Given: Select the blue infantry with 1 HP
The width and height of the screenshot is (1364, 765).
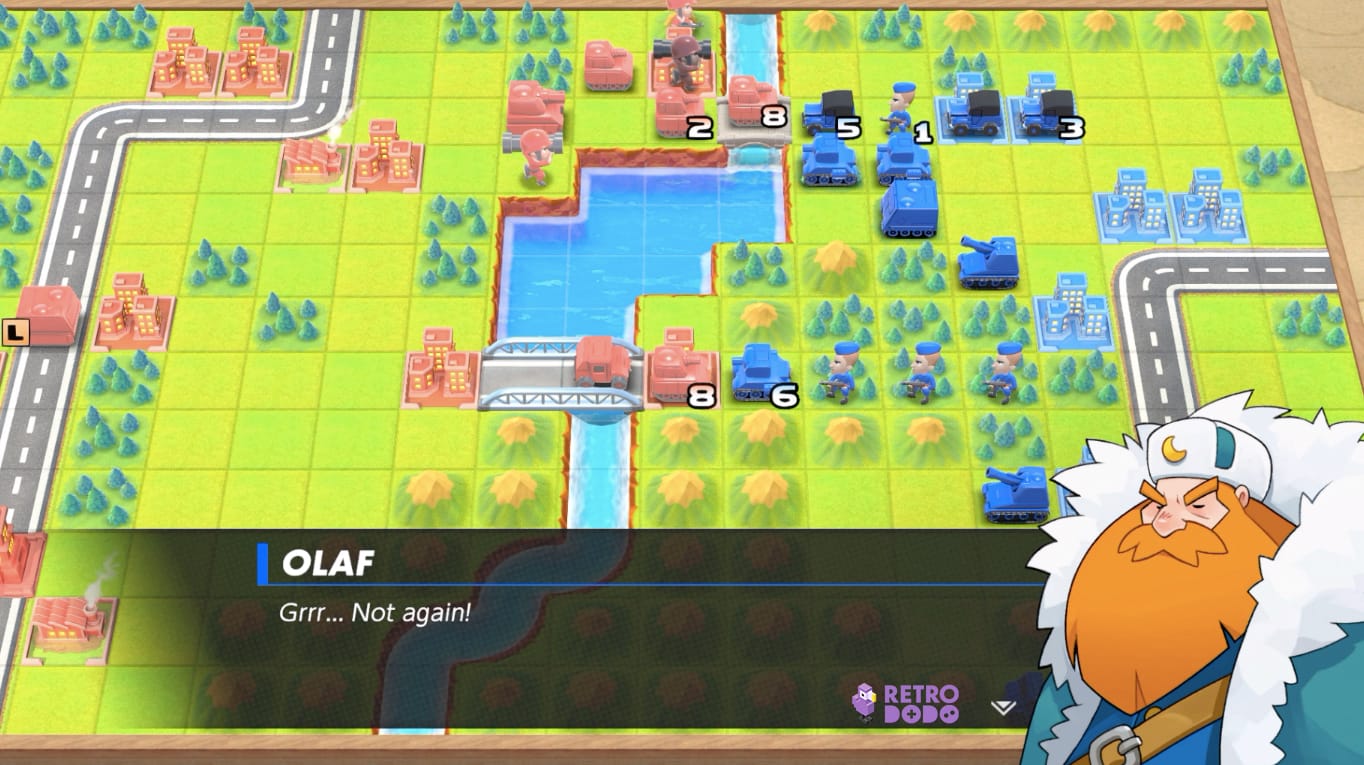Looking at the screenshot, I should (x=898, y=105).
